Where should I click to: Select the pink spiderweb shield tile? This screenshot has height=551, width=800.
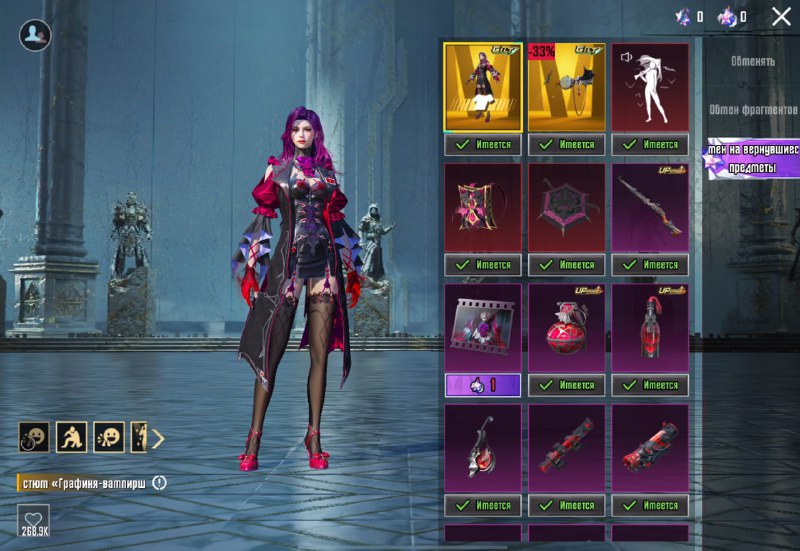[566, 208]
